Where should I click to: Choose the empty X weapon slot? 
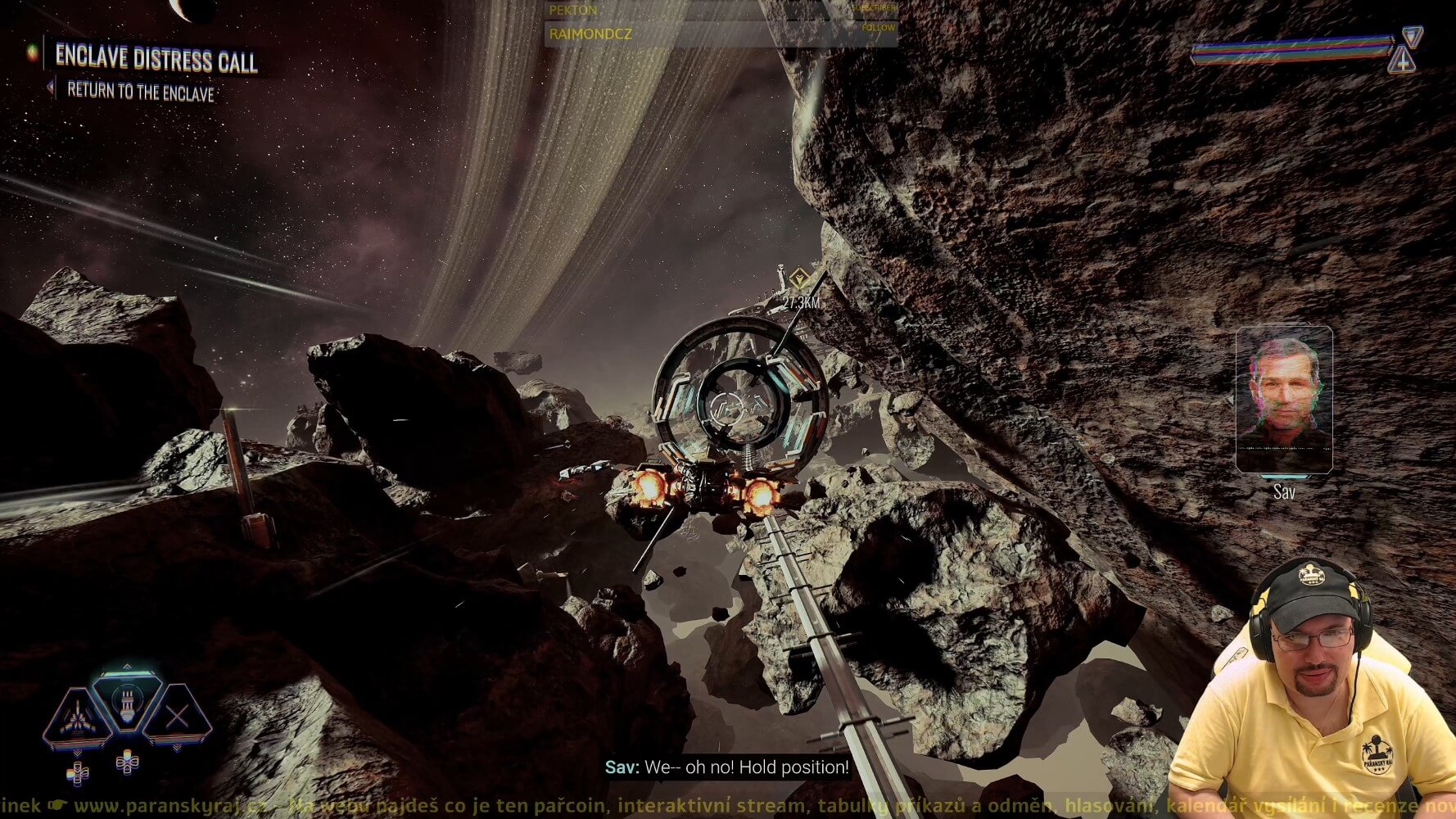tap(178, 717)
